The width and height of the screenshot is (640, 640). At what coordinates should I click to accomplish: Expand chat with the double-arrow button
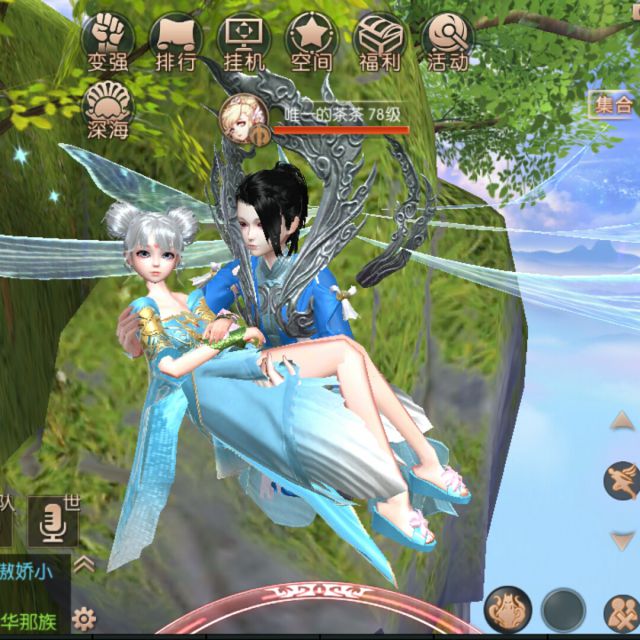(x=86, y=565)
